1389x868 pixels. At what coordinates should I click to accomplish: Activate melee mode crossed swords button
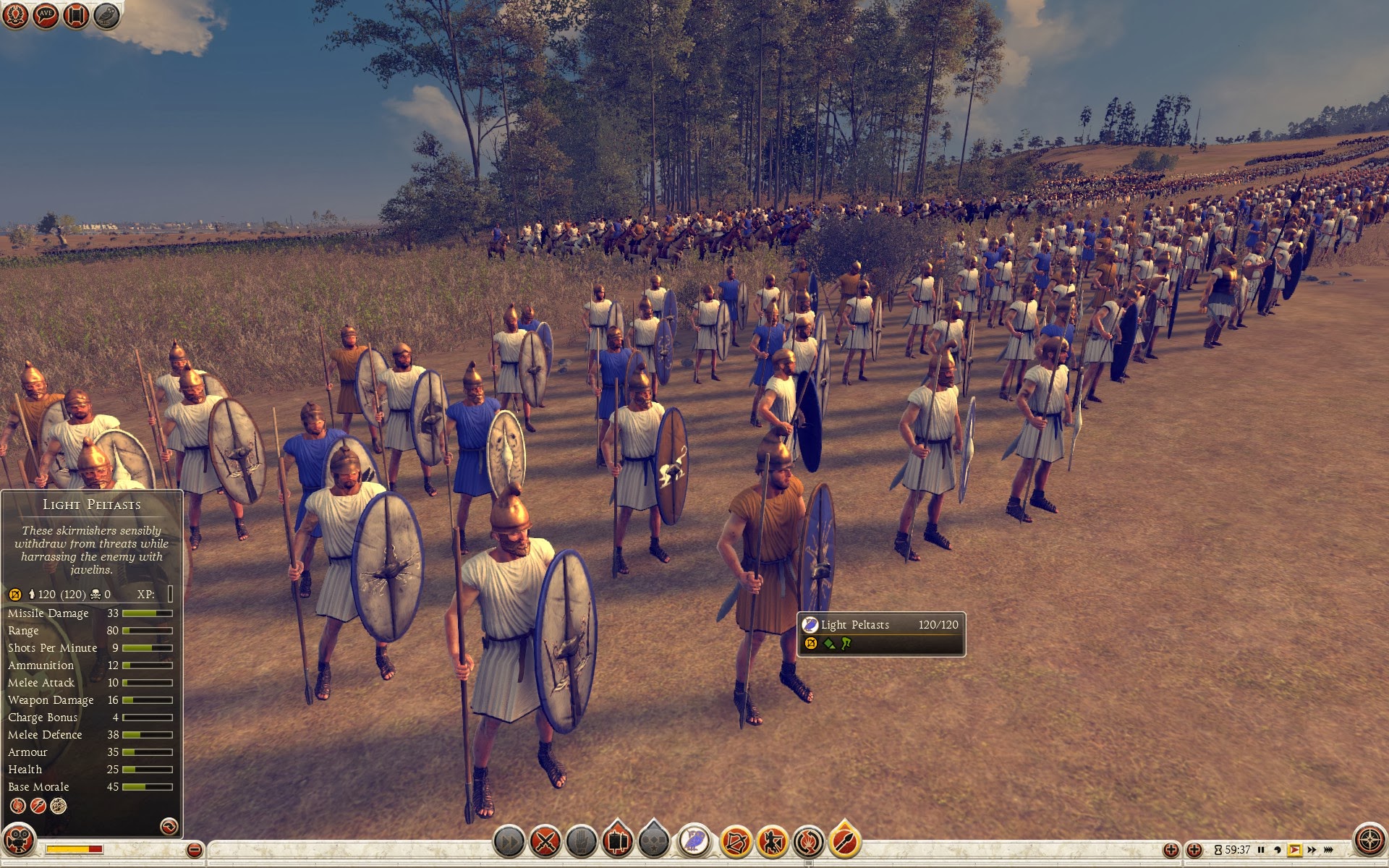(x=545, y=841)
